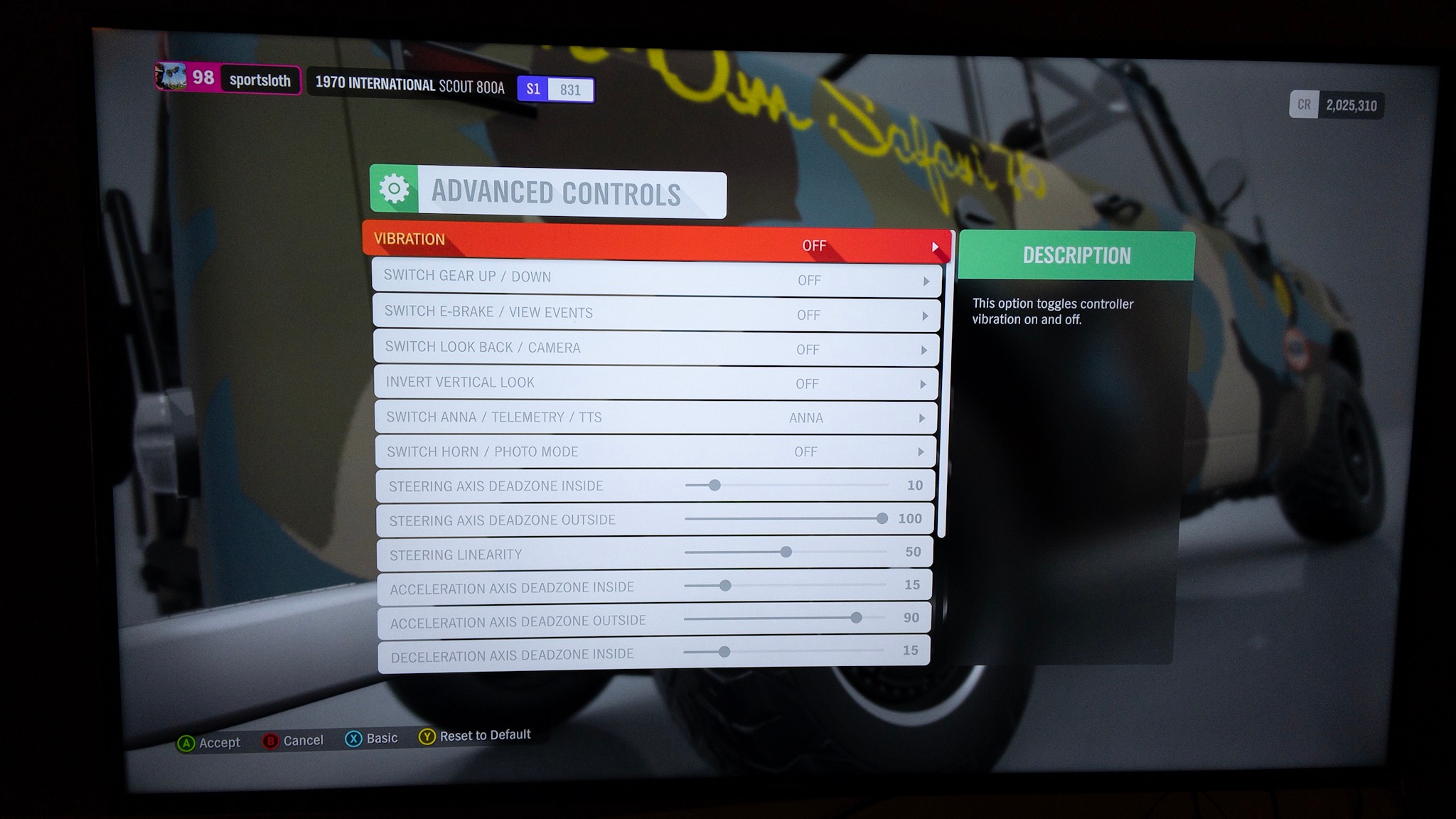The image size is (1456, 819).
Task: Toggle Switch Horn / Photo Mode setting
Action: 655,451
